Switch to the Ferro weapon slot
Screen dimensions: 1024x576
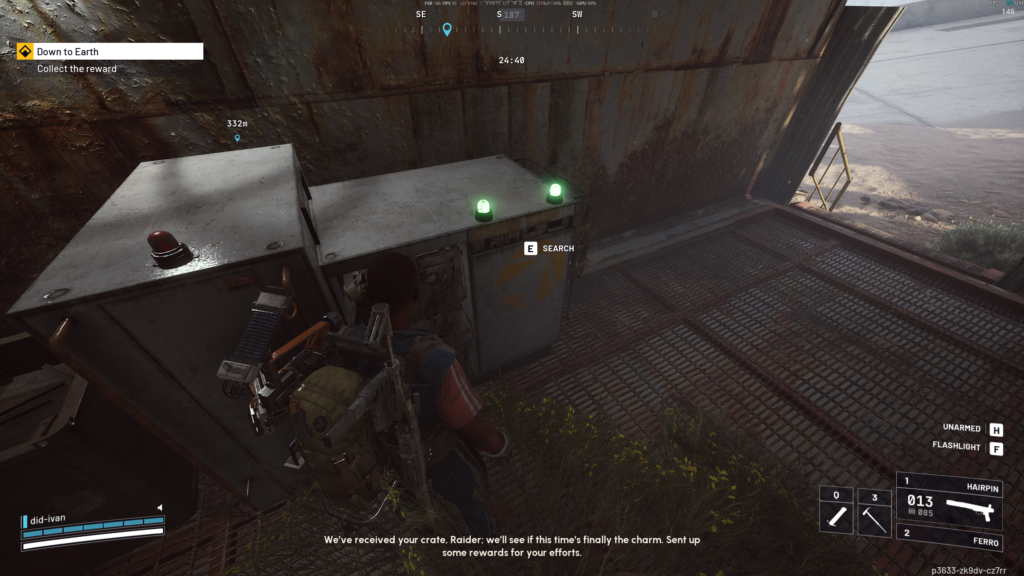click(x=957, y=537)
